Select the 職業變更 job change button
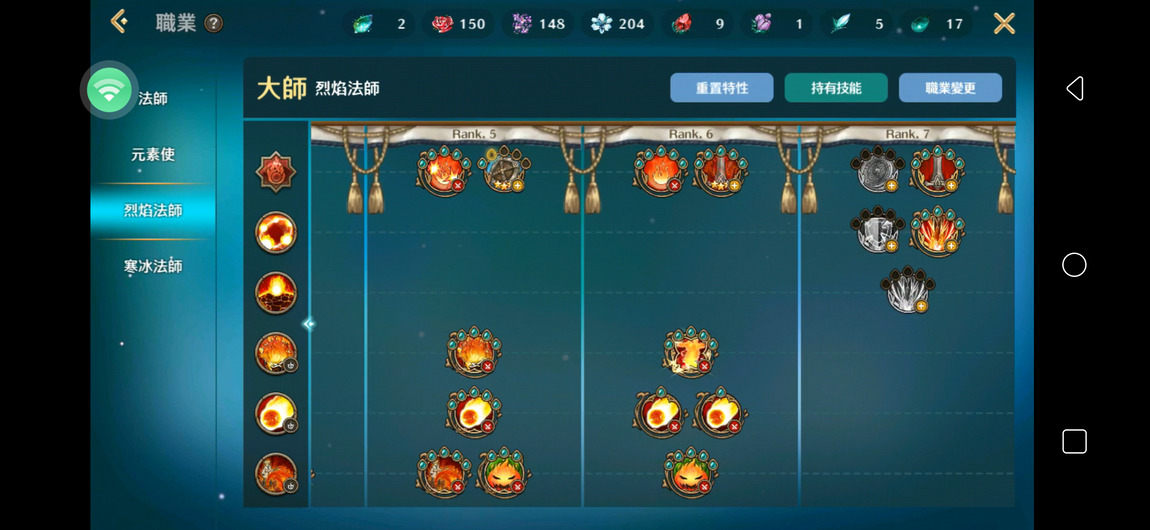1150x530 pixels. [x=950, y=88]
